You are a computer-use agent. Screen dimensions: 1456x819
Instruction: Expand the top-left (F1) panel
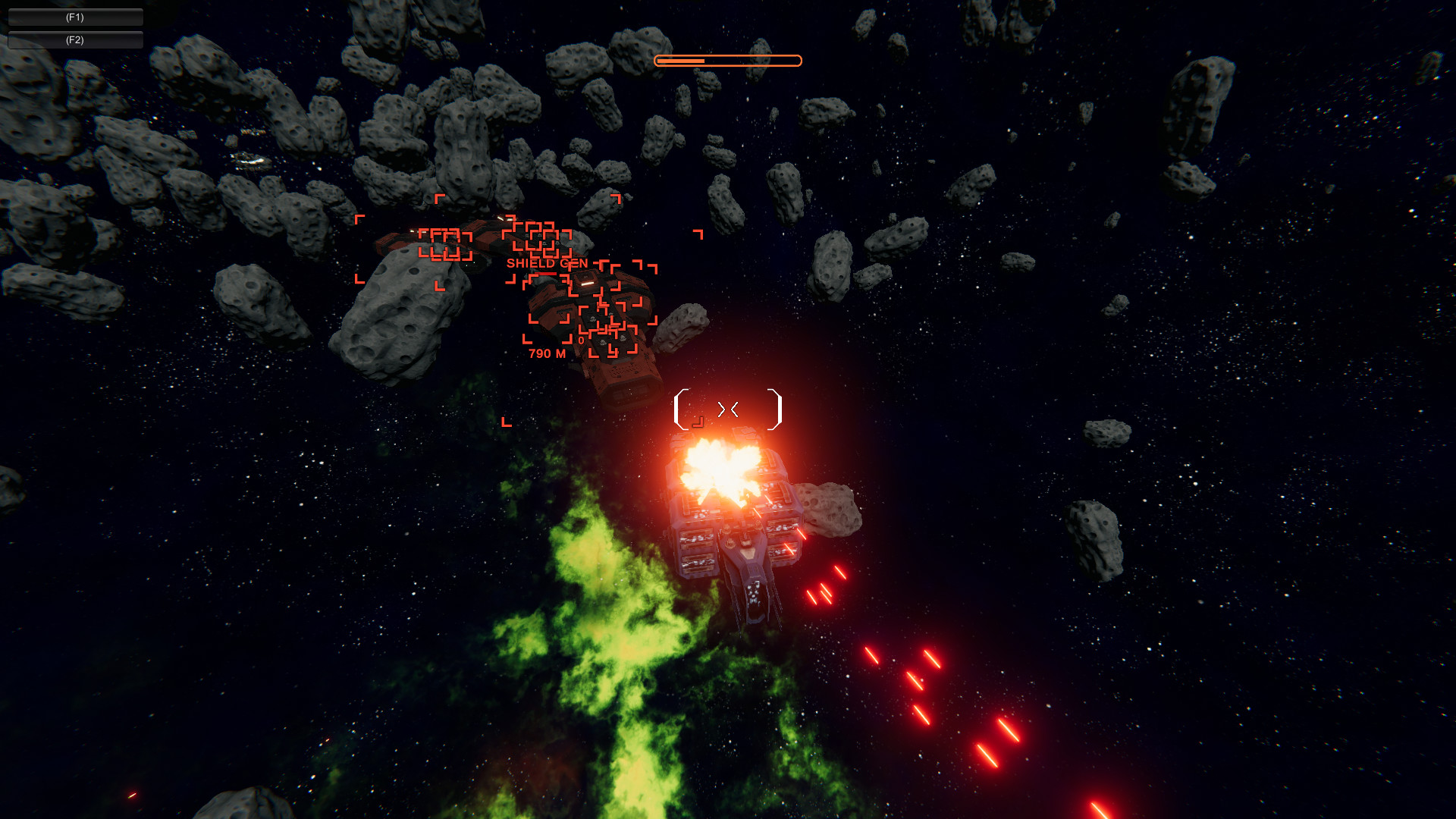tap(74, 16)
